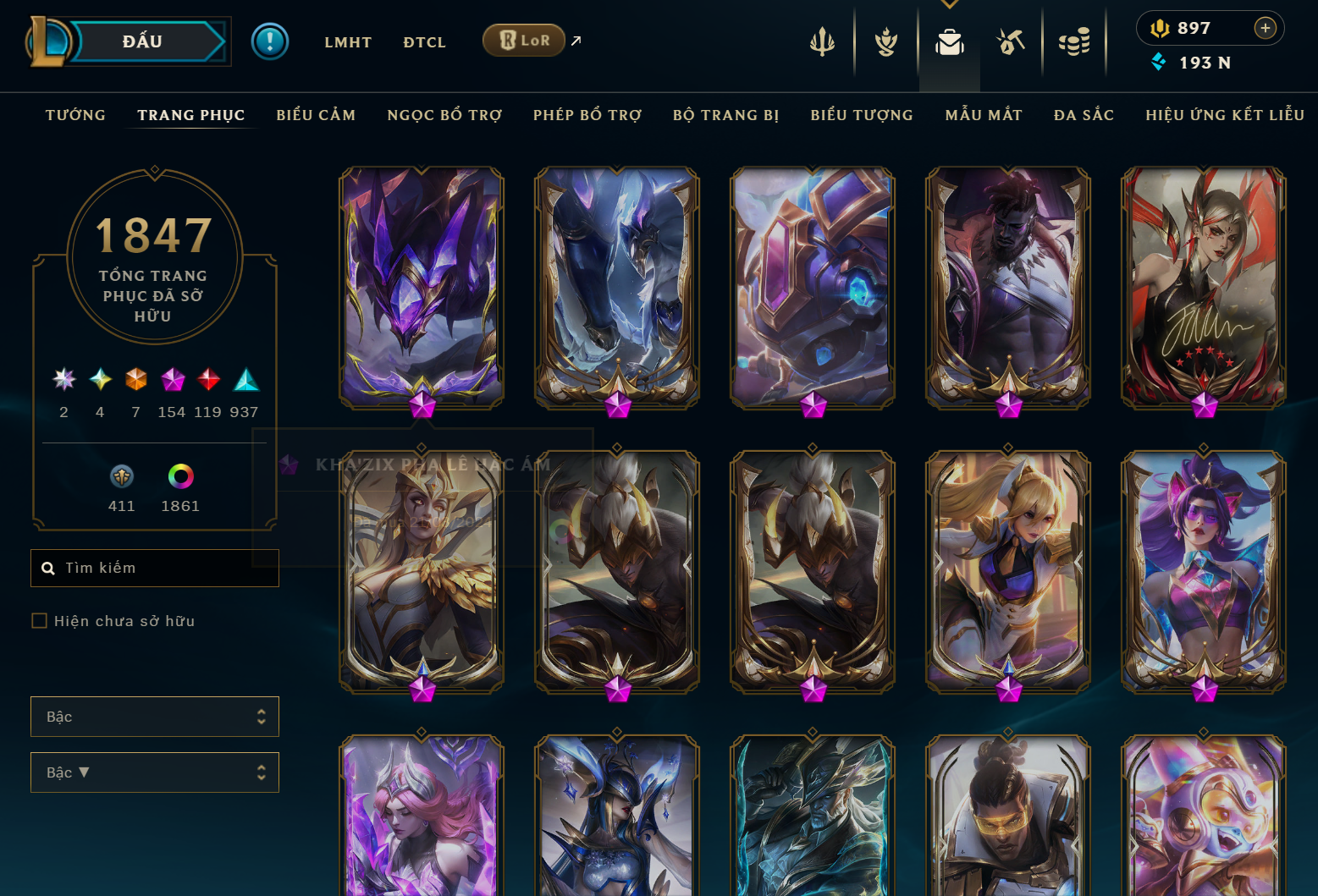Image resolution: width=1318 pixels, height=896 pixels.
Task: Click the blue exclamation notification icon
Action: point(270,41)
